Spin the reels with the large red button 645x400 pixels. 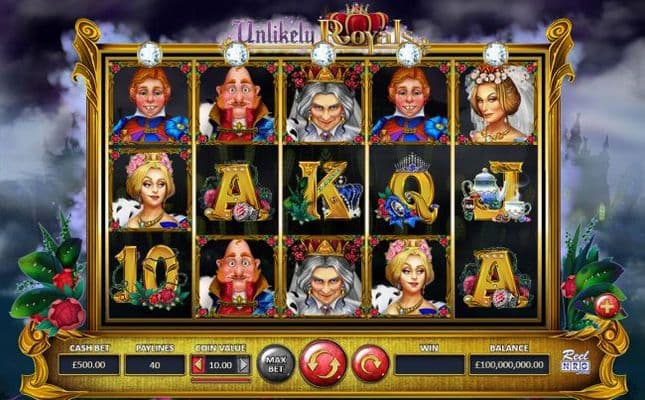tap(323, 362)
